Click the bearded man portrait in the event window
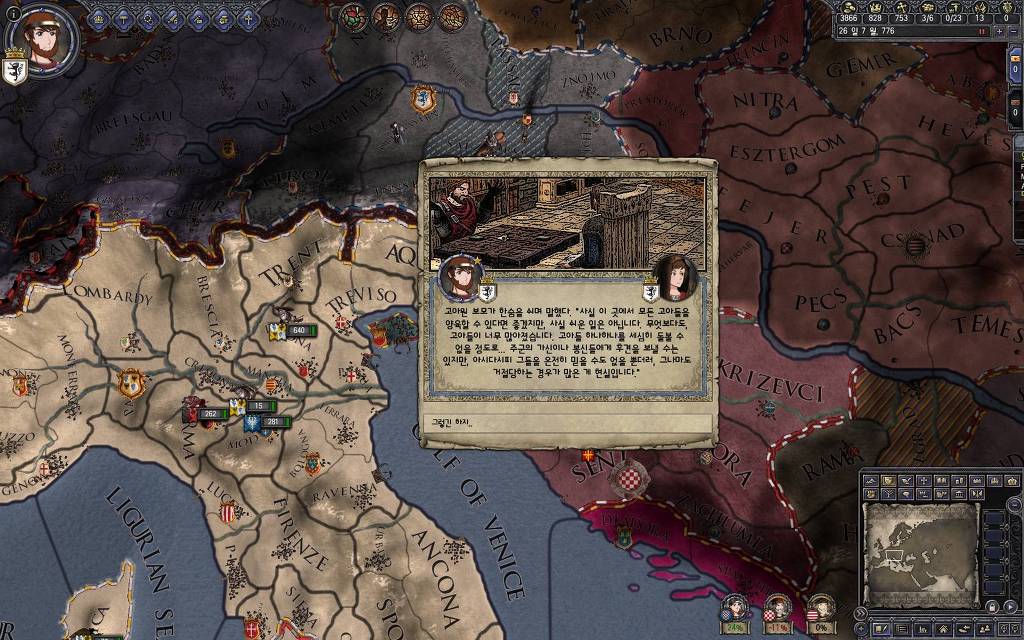The width and height of the screenshot is (1024, 640). 460,277
